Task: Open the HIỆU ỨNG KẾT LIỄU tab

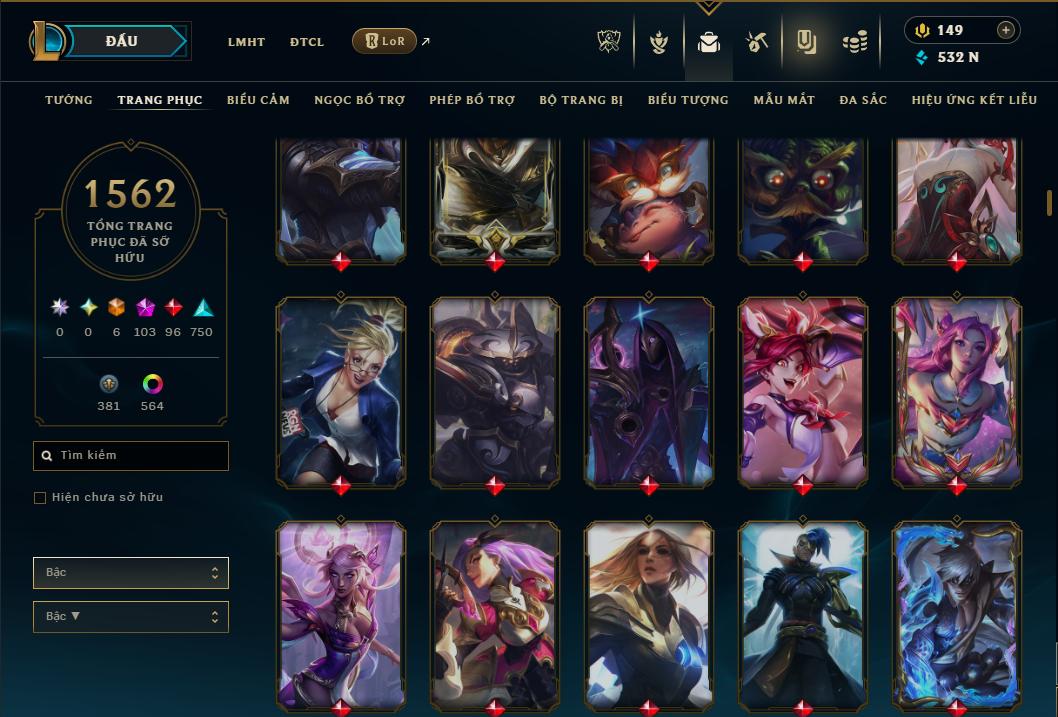Action: 975,100
